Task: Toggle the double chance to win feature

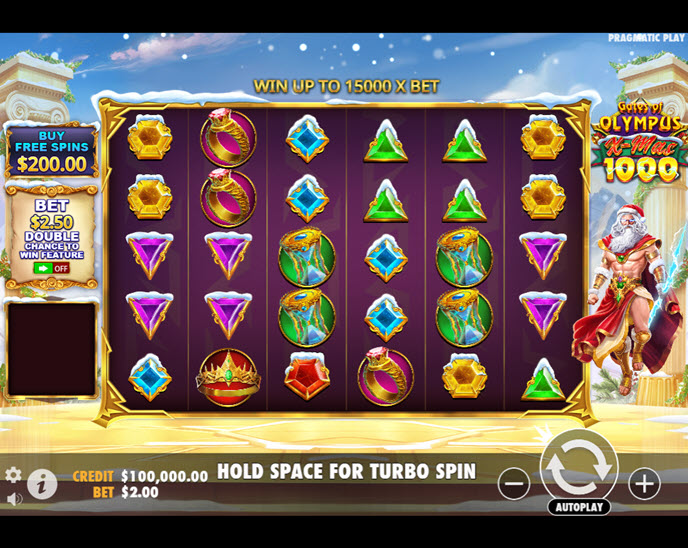Action: pyautogui.click(x=51, y=268)
